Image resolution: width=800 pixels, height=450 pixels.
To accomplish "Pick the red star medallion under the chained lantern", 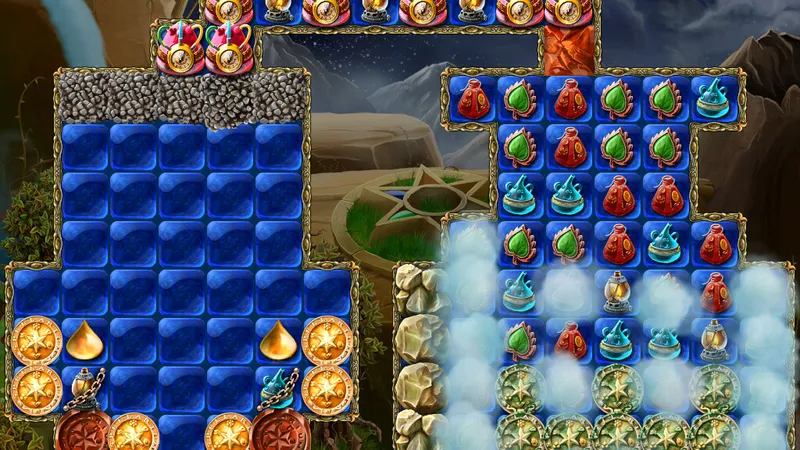I will (x=83, y=431).
